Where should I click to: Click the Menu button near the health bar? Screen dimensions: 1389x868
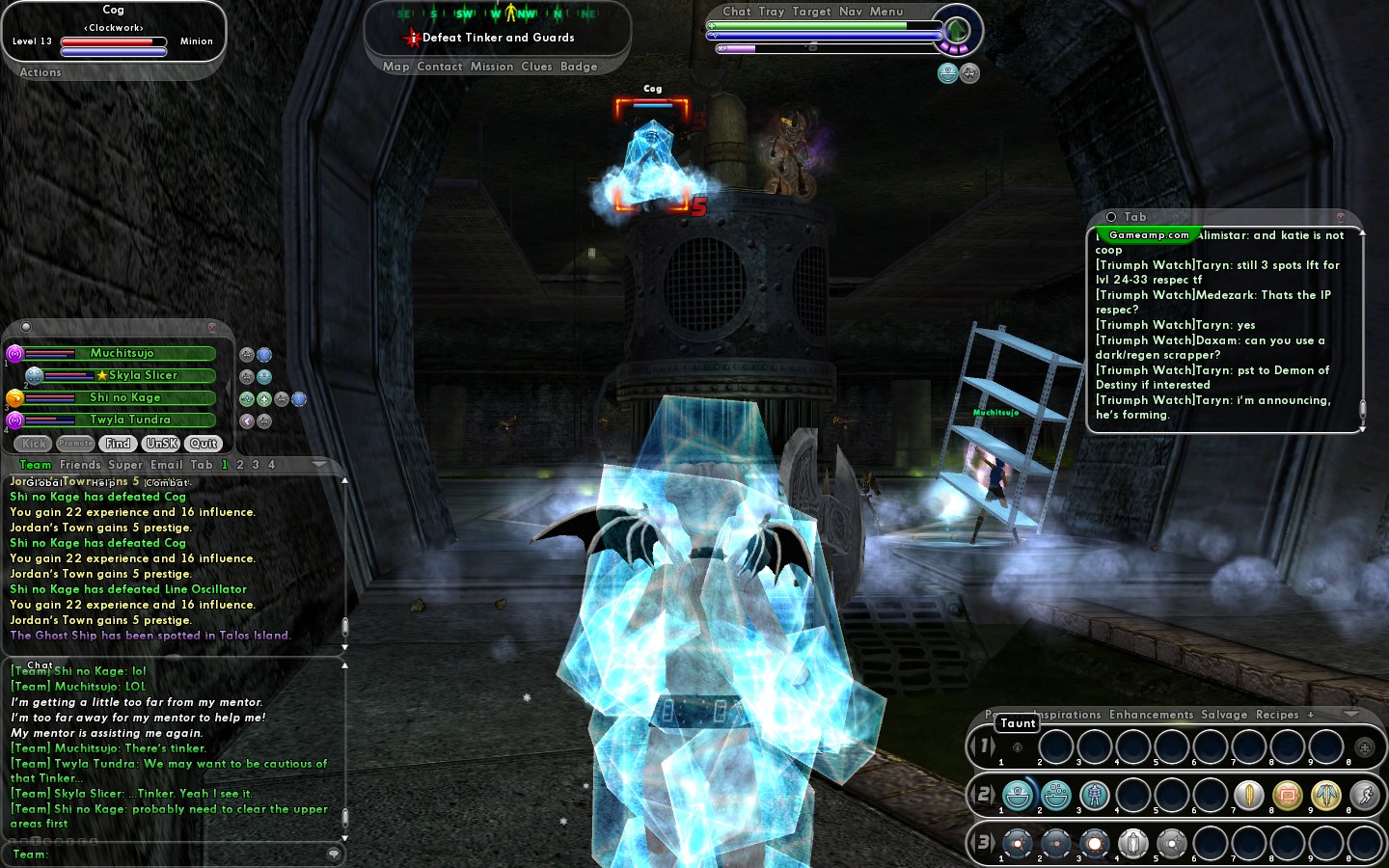(886, 12)
